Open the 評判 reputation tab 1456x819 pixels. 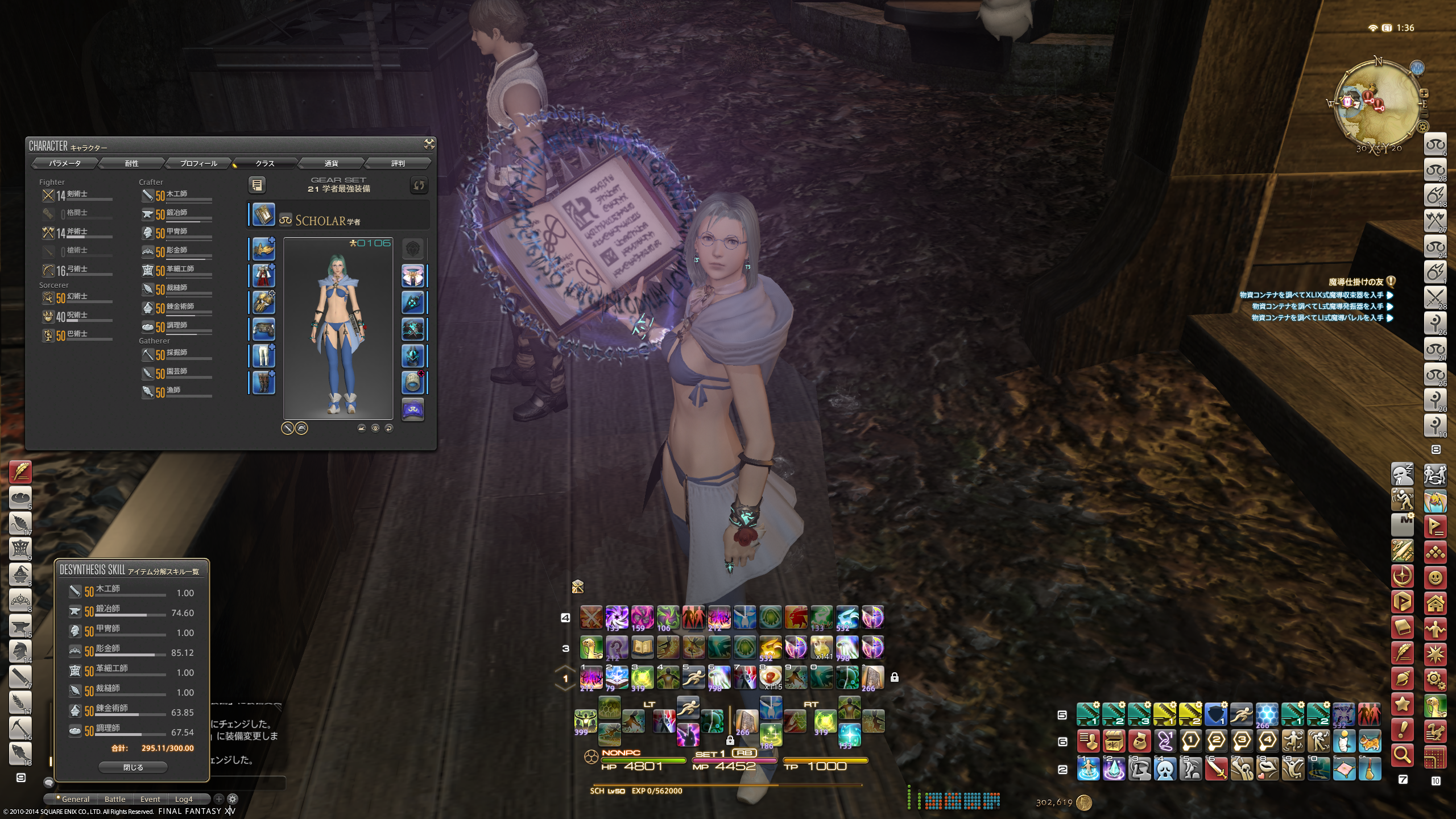[398, 164]
